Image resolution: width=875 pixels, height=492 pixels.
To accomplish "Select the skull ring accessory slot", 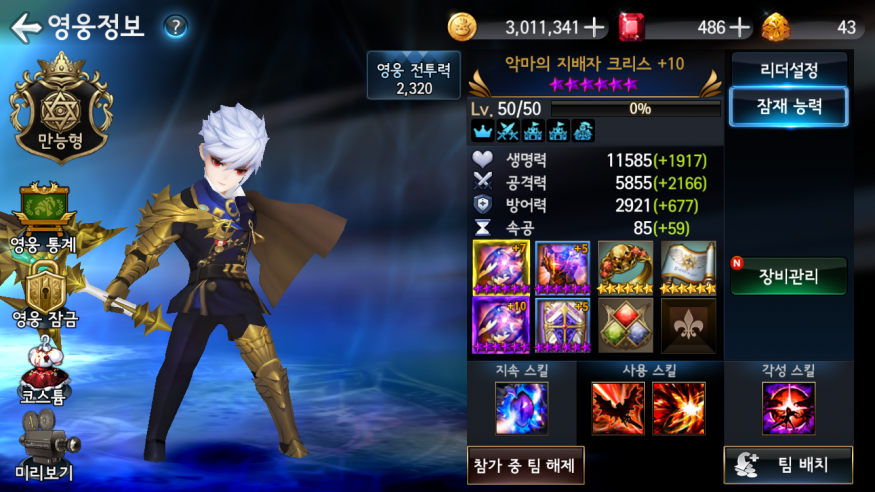I will 626,268.
